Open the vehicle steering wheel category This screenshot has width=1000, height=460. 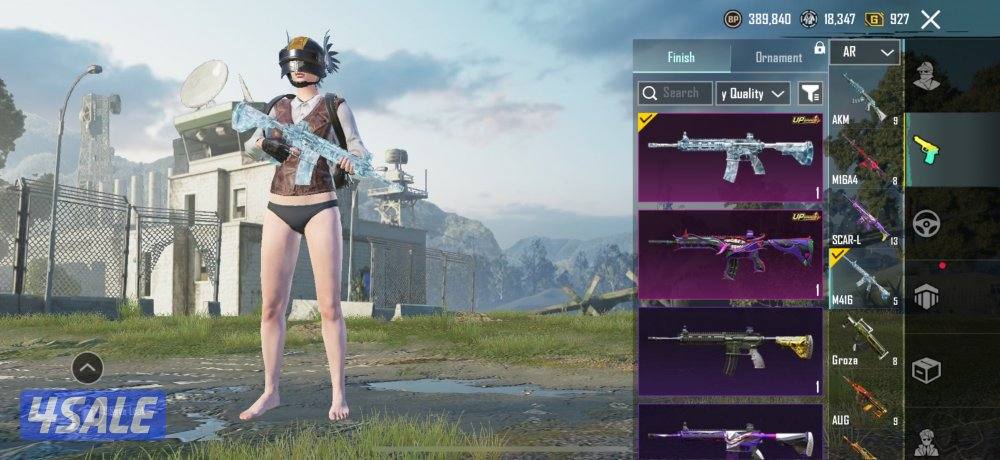927,223
